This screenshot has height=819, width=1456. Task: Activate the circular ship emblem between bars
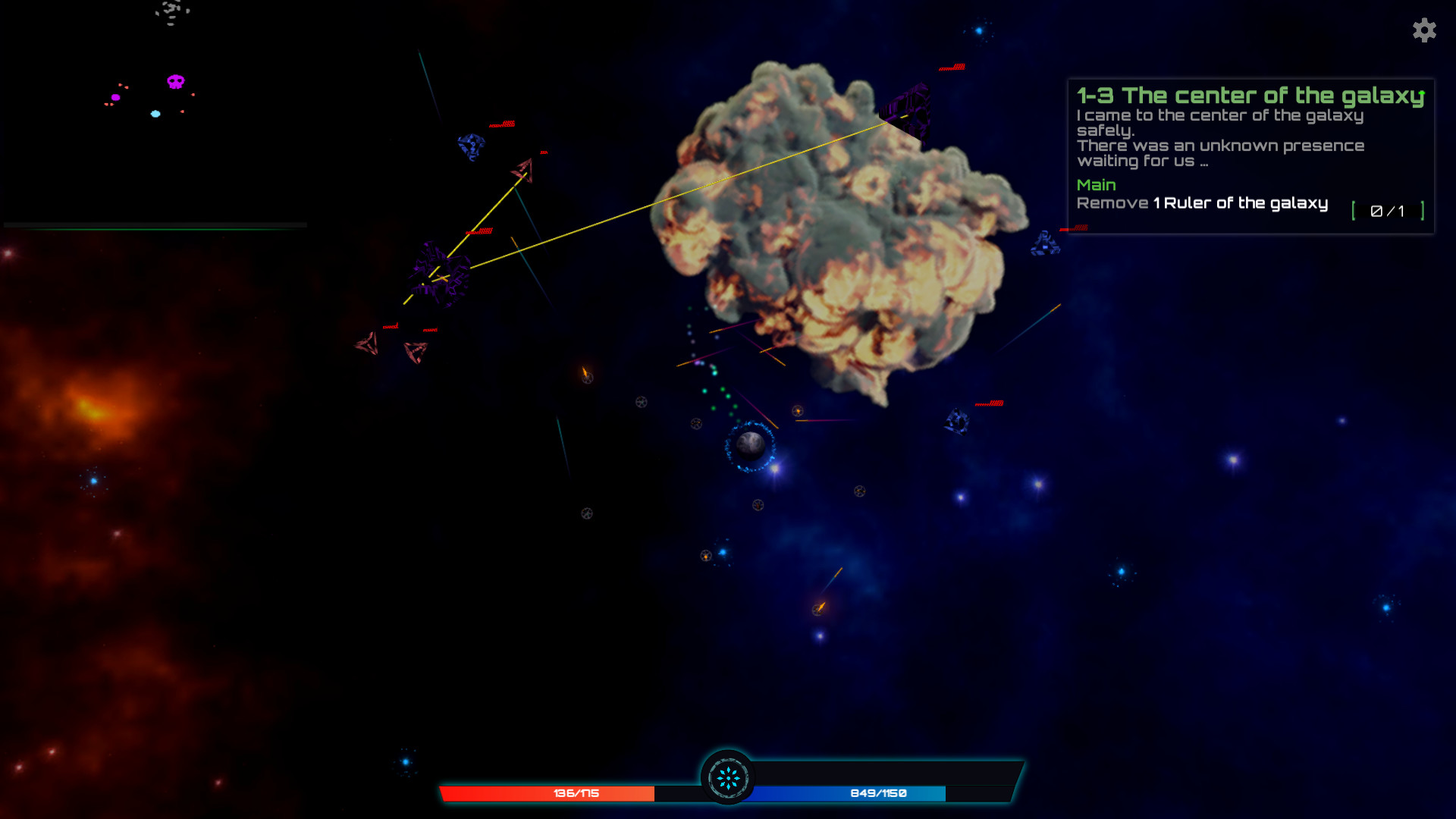(728, 777)
